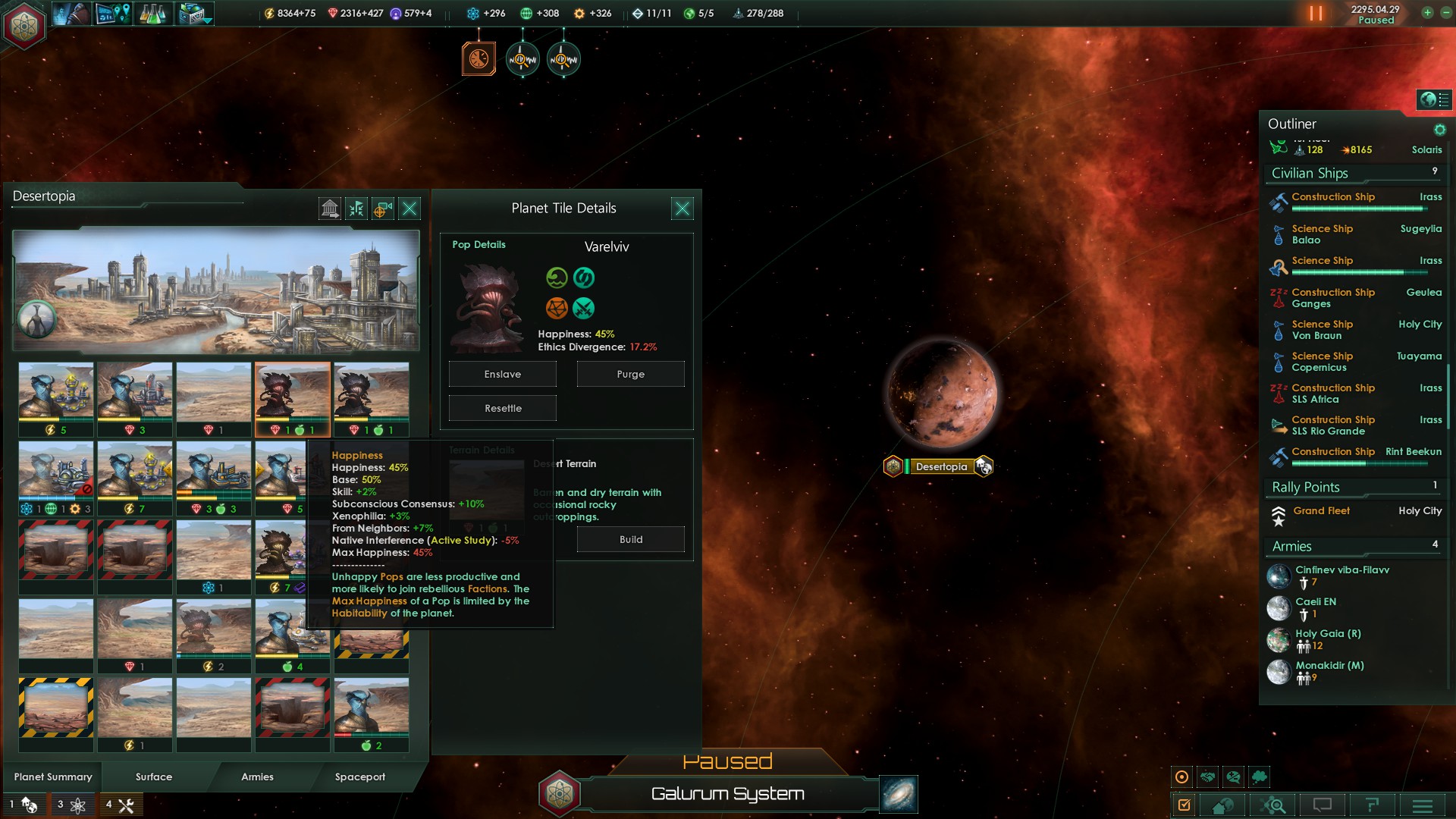Open the galaxy map view
The width and height of the screenshot is (1456, 819).
(899, 794)
